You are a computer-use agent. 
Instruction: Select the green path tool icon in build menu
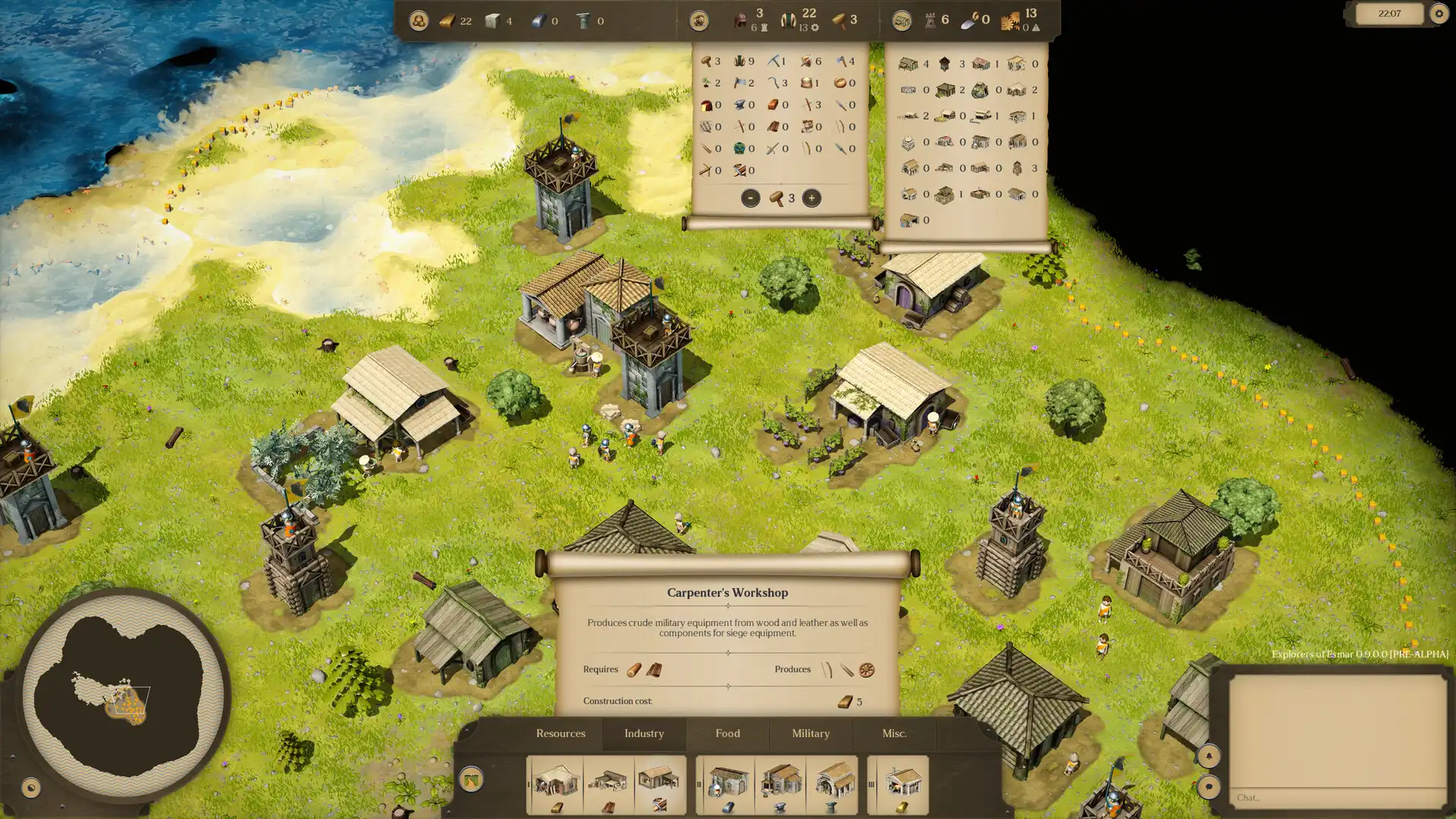tap(472, 778)
